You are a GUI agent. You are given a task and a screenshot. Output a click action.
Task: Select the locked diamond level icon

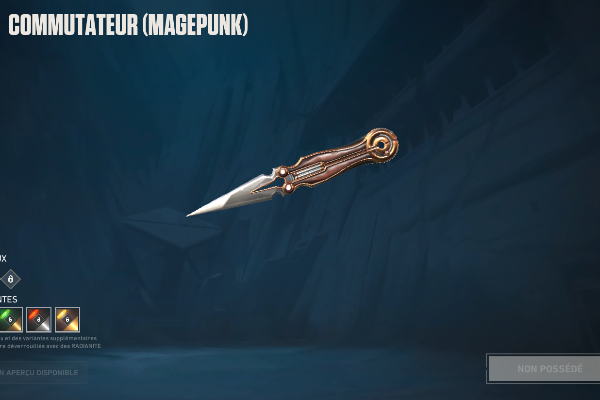pyautogui.click(x=11, y=279)
